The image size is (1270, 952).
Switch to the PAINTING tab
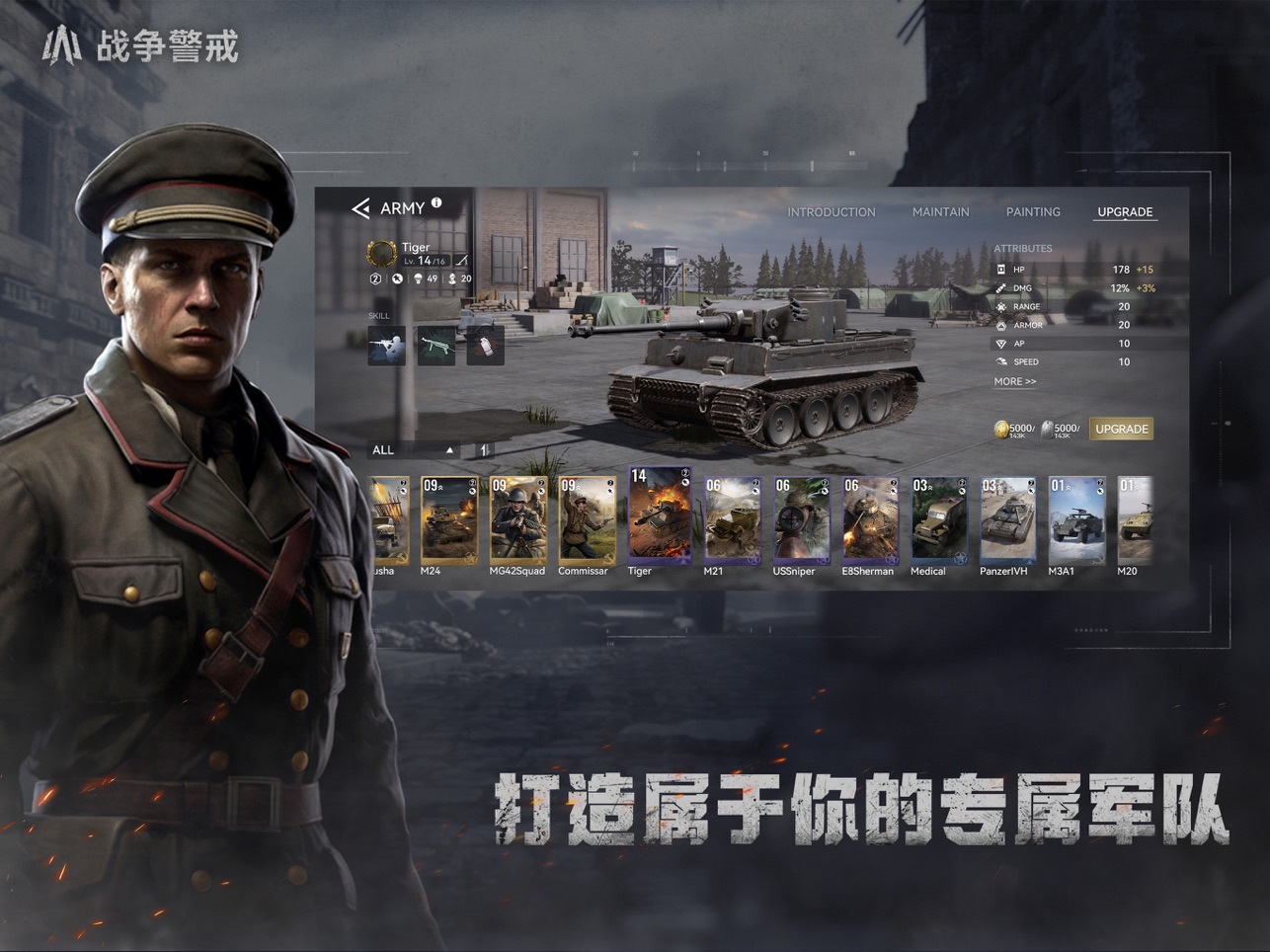pos(1033,211)
